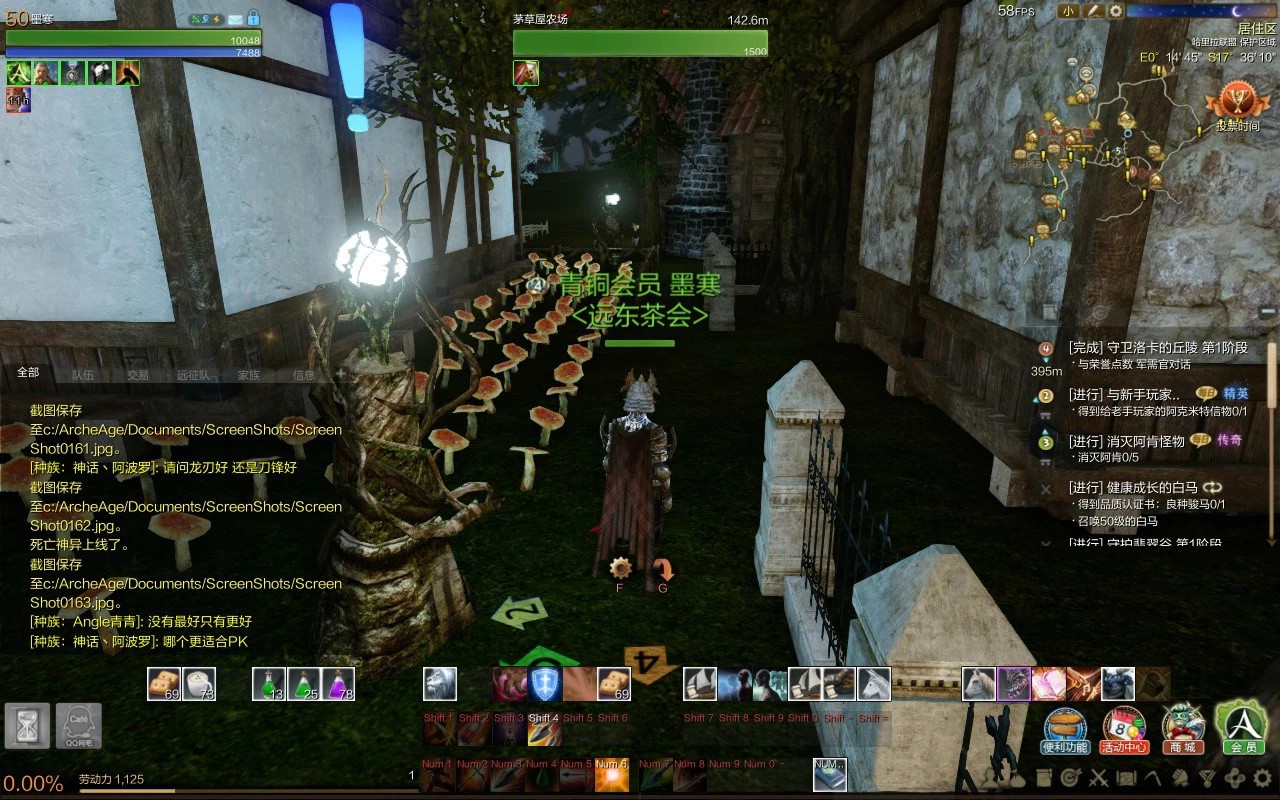Click the mail envelope icon
Image resolution: width=1280 pixels, height=800 pixels.
[x=235, y=19]
